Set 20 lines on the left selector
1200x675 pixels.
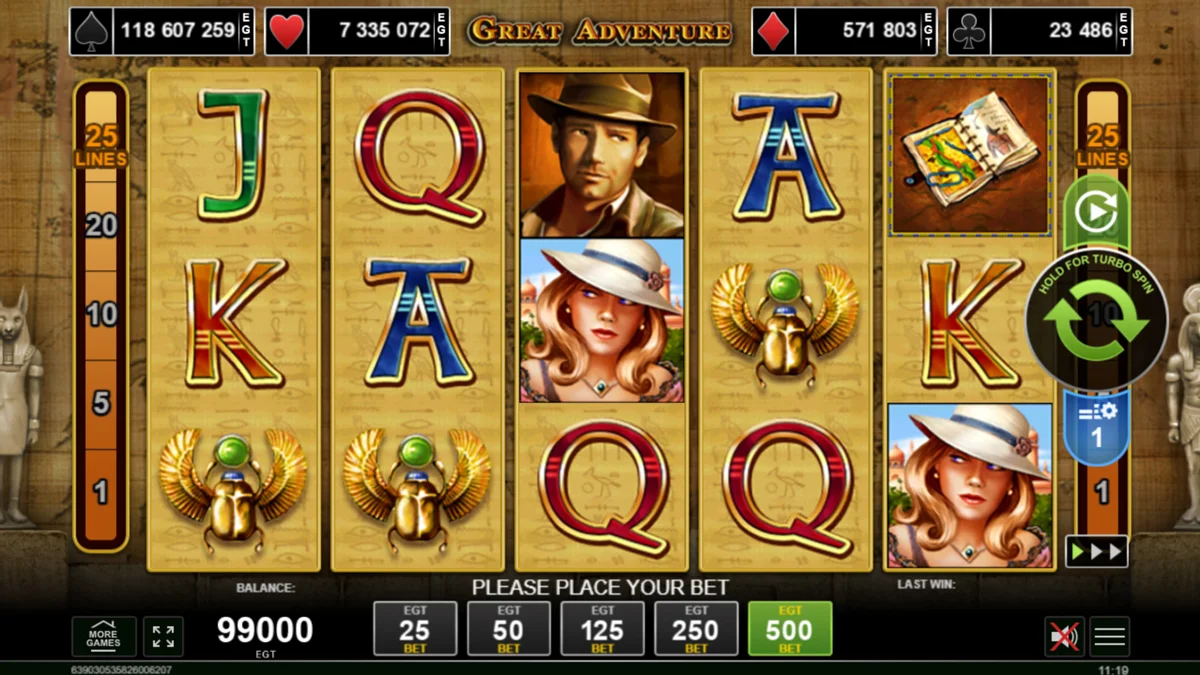point(101,226)
